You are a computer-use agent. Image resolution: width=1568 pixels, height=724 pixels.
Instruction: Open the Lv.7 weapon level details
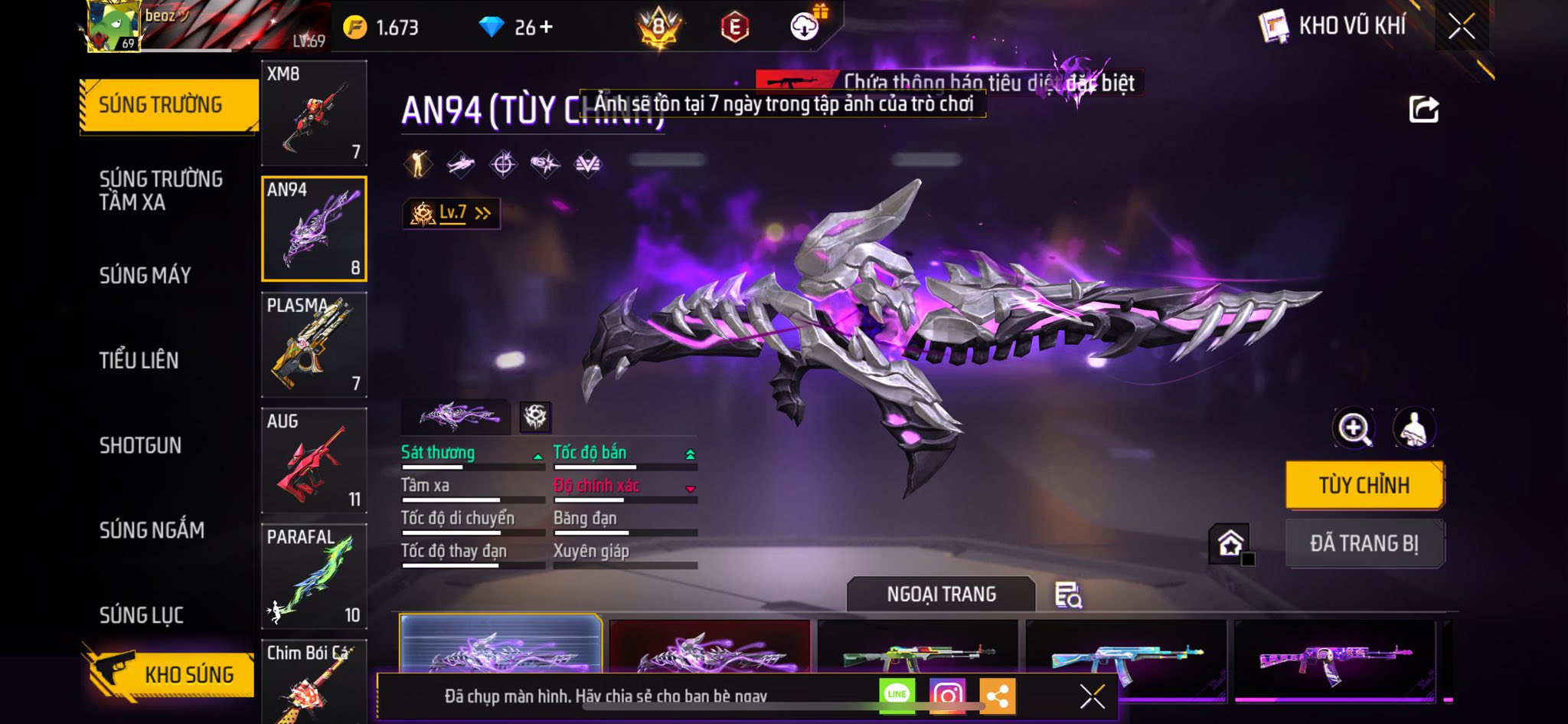point(452,213)
